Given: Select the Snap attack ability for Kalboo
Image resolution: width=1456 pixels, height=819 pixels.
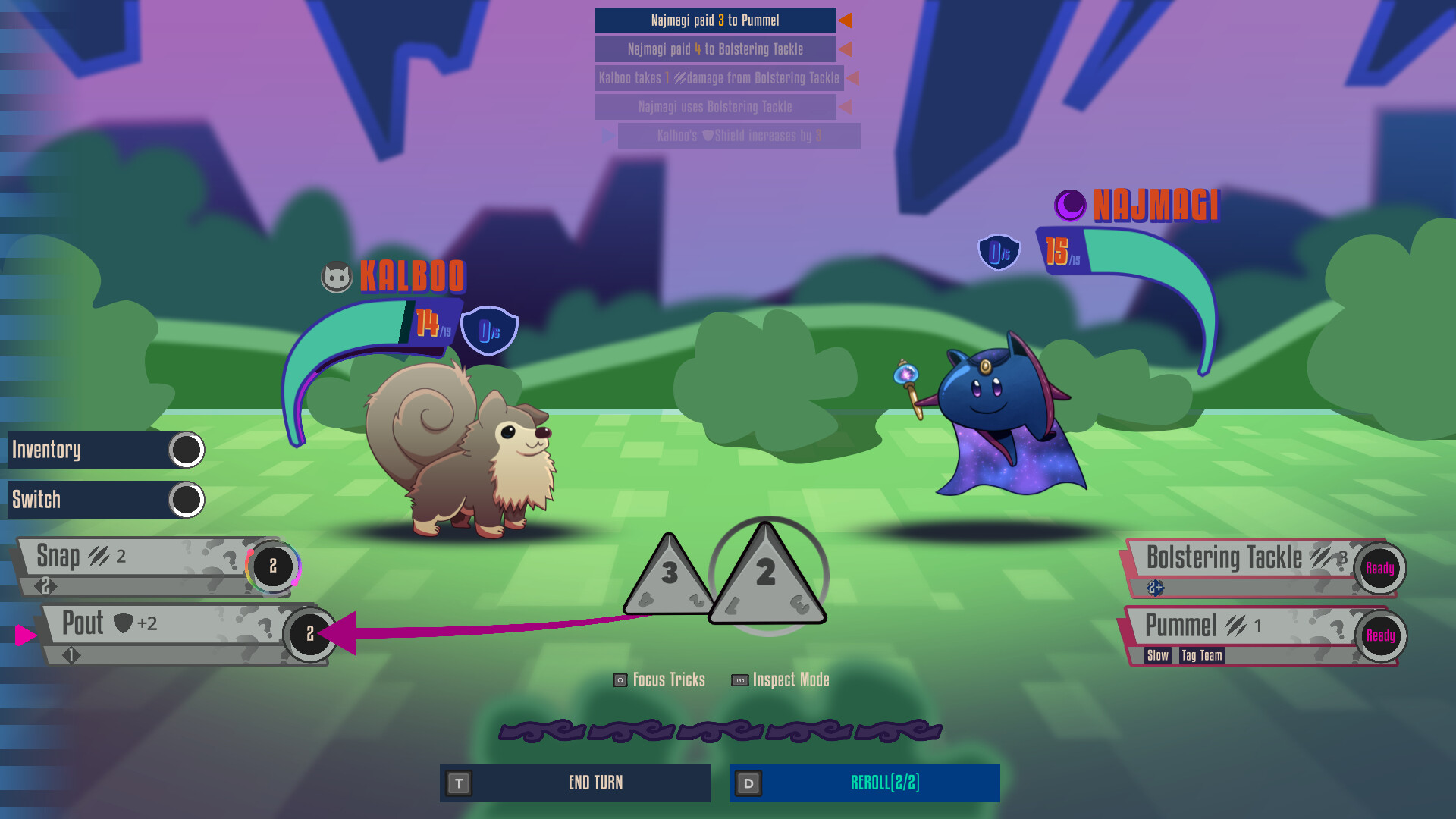Looking at the screenshot, I should pyautogui.click(x=136, y=556).
